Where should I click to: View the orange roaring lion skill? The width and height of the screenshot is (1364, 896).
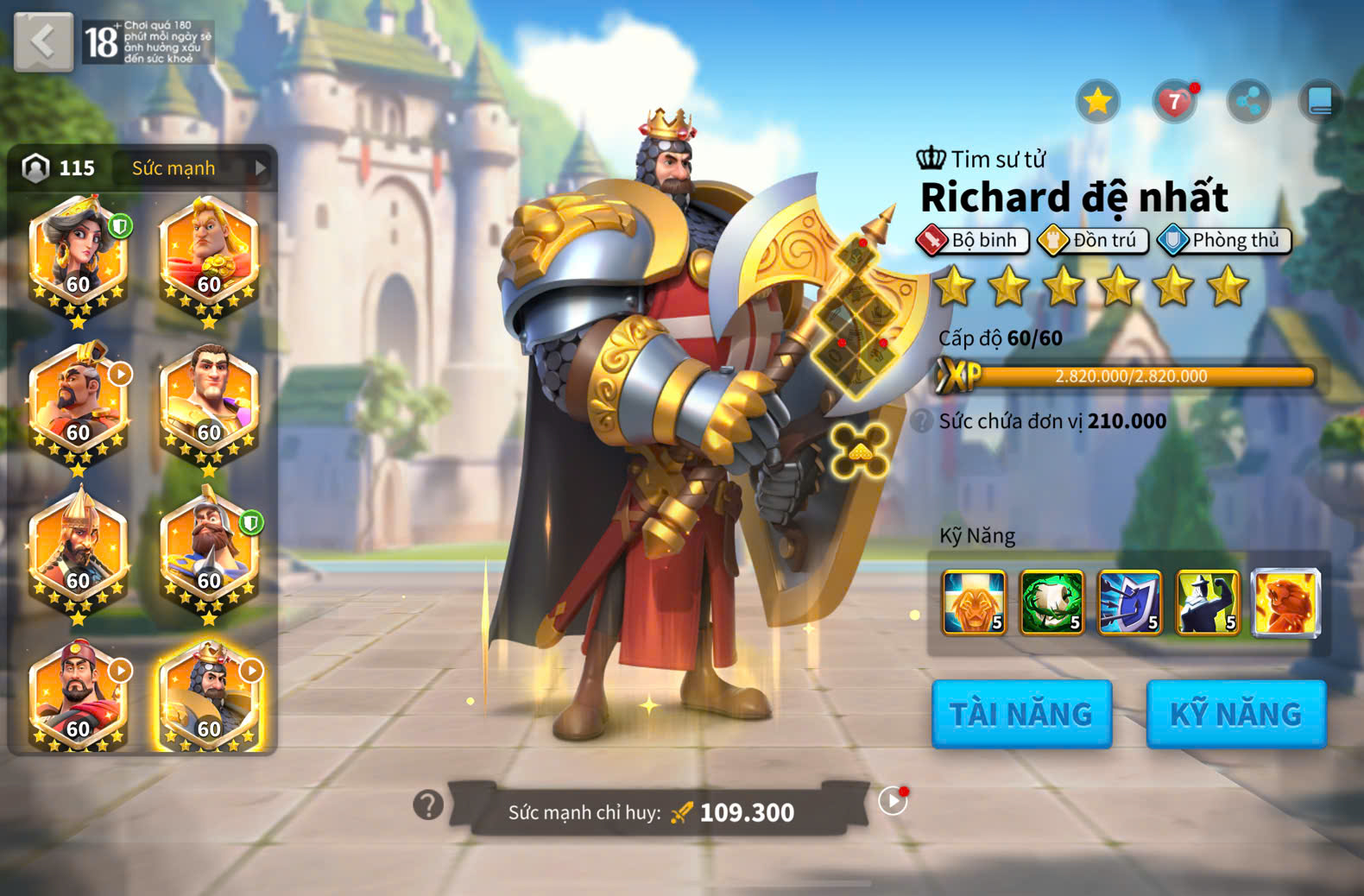[x=1285, y=603]
